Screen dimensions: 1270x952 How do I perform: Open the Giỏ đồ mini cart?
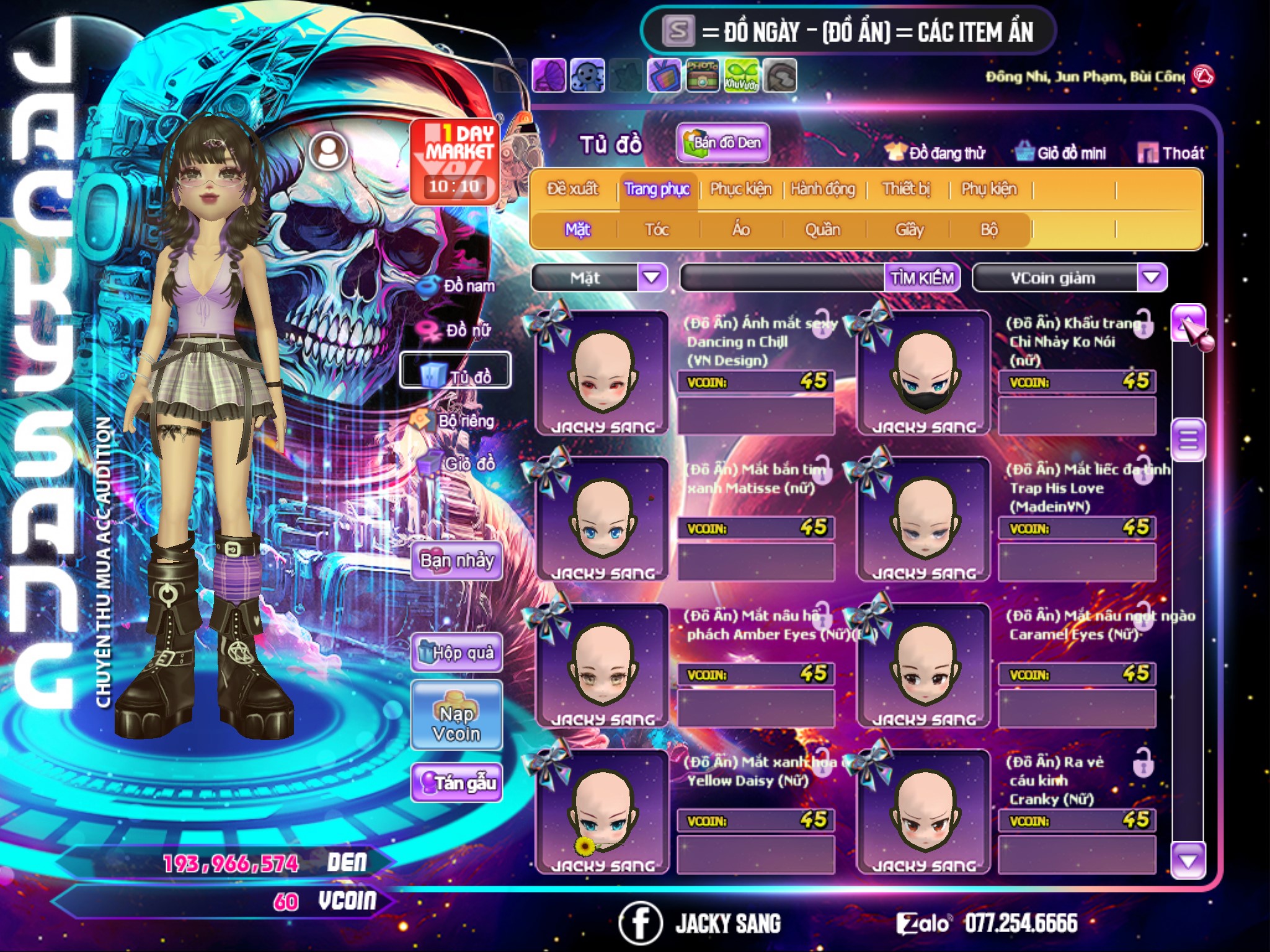pyautogui.click(x=1060, y=152)
